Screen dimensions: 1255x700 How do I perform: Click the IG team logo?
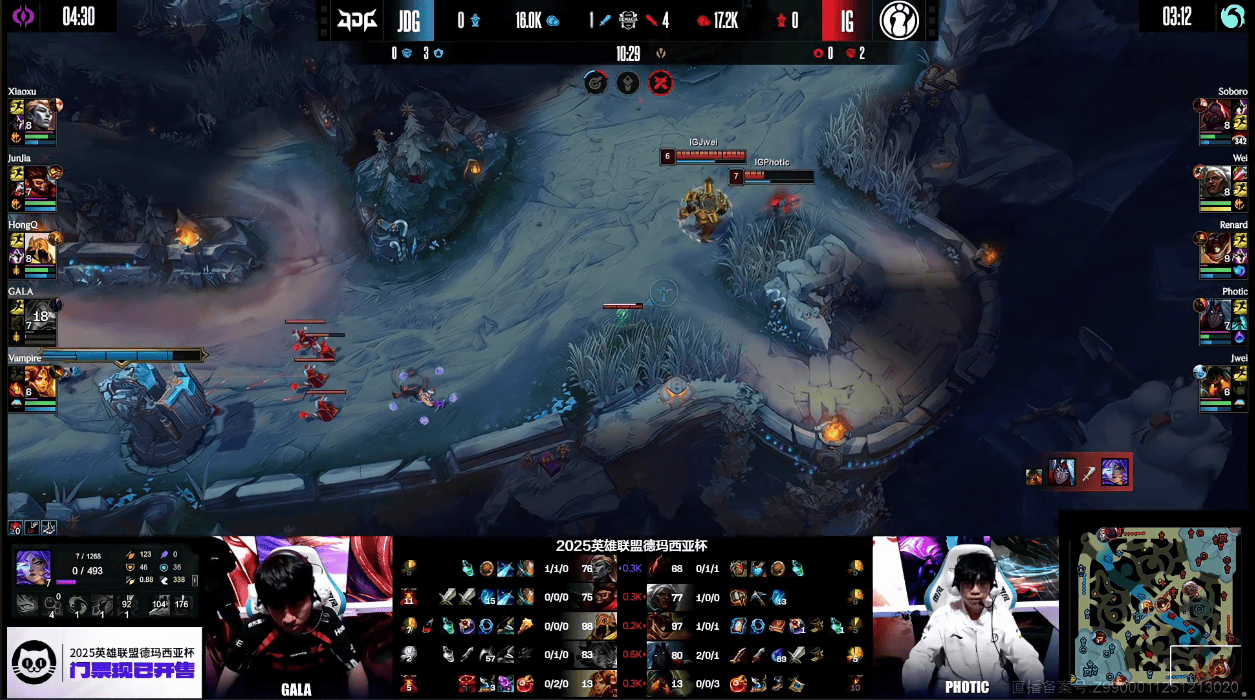(x=899, y=19)
